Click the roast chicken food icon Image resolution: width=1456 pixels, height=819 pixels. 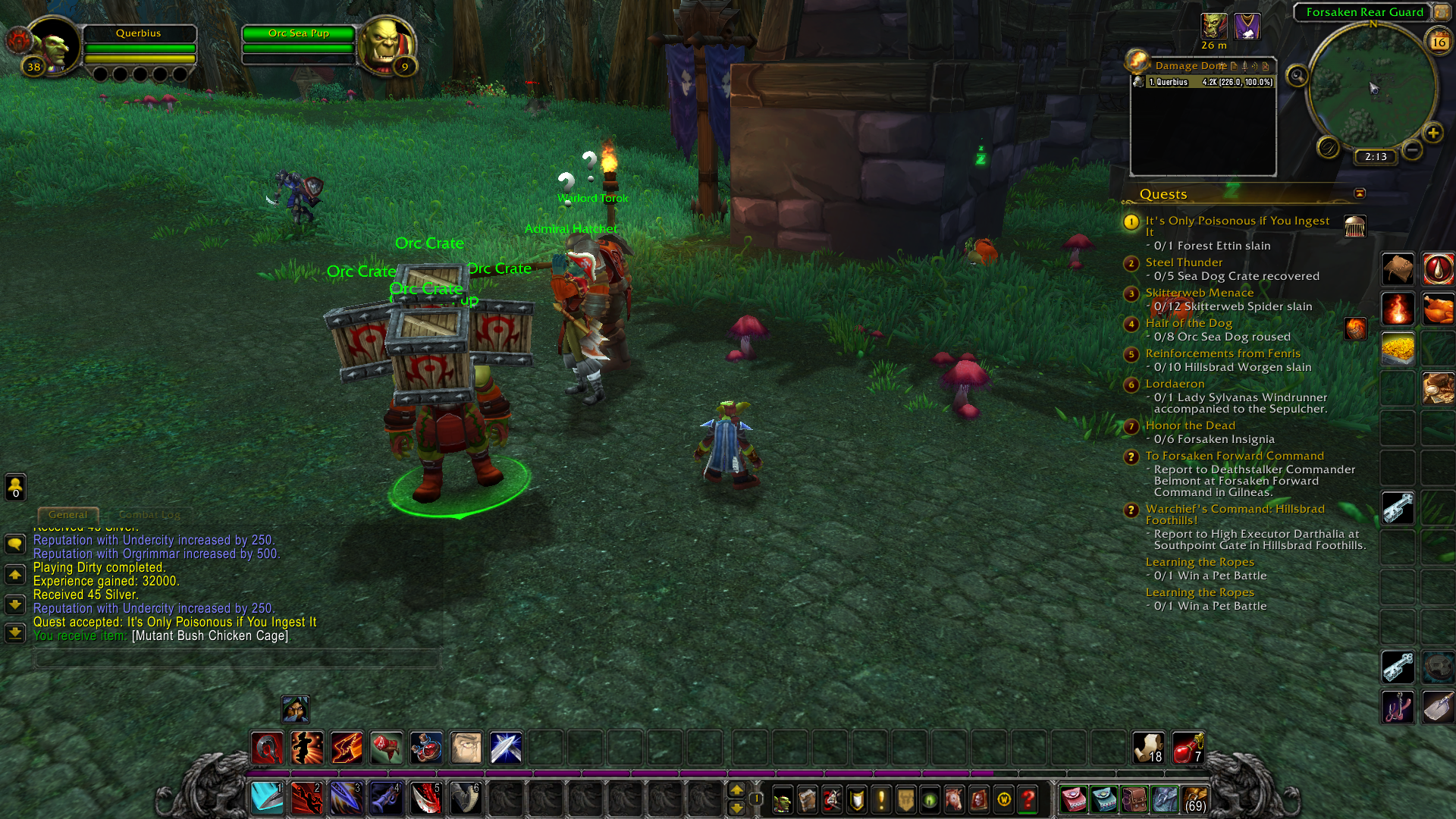pos(1437,309)
